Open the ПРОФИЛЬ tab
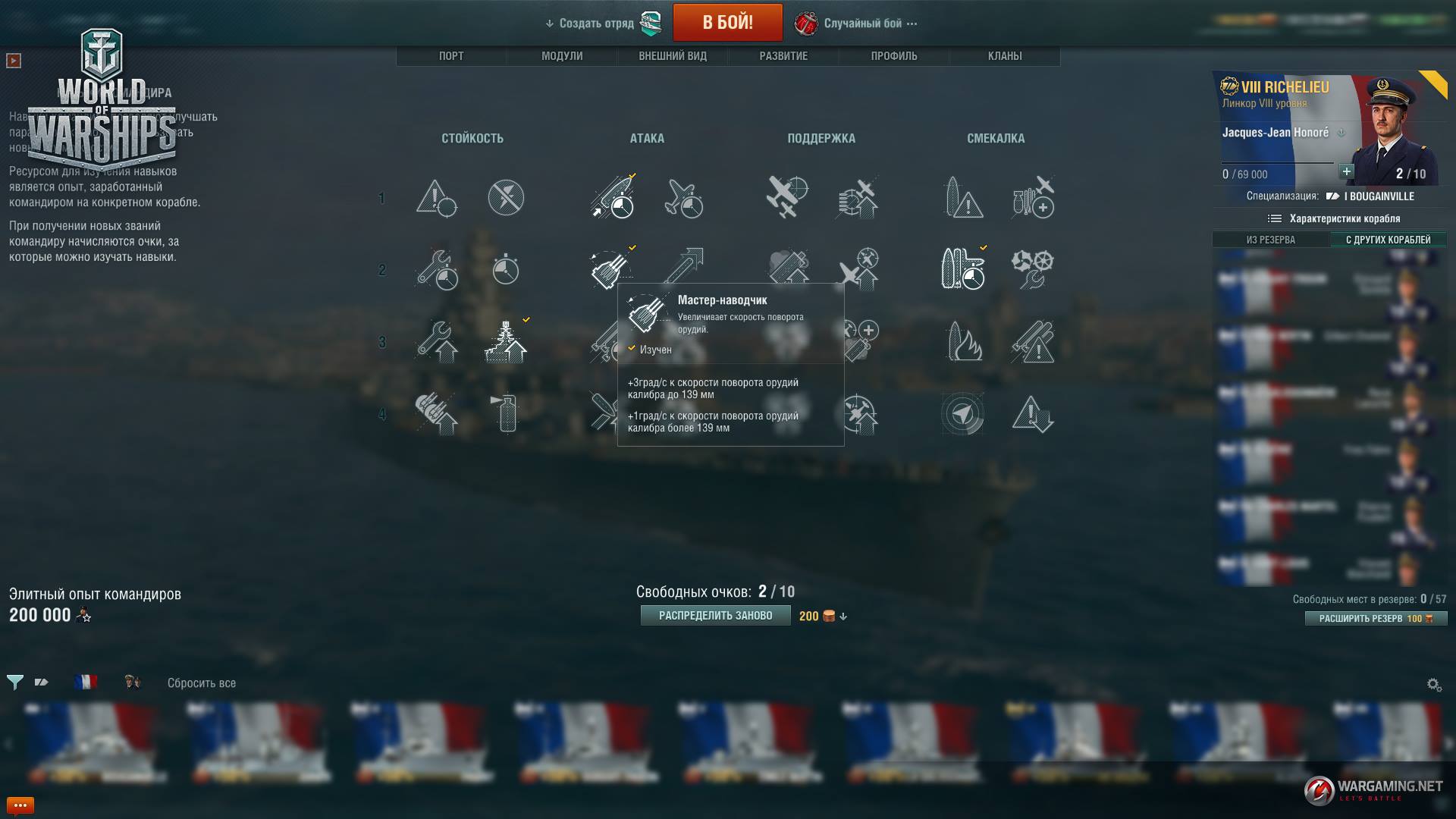Image resolution: width=1456 pixels, height=819 pixels. pos(894,56)
